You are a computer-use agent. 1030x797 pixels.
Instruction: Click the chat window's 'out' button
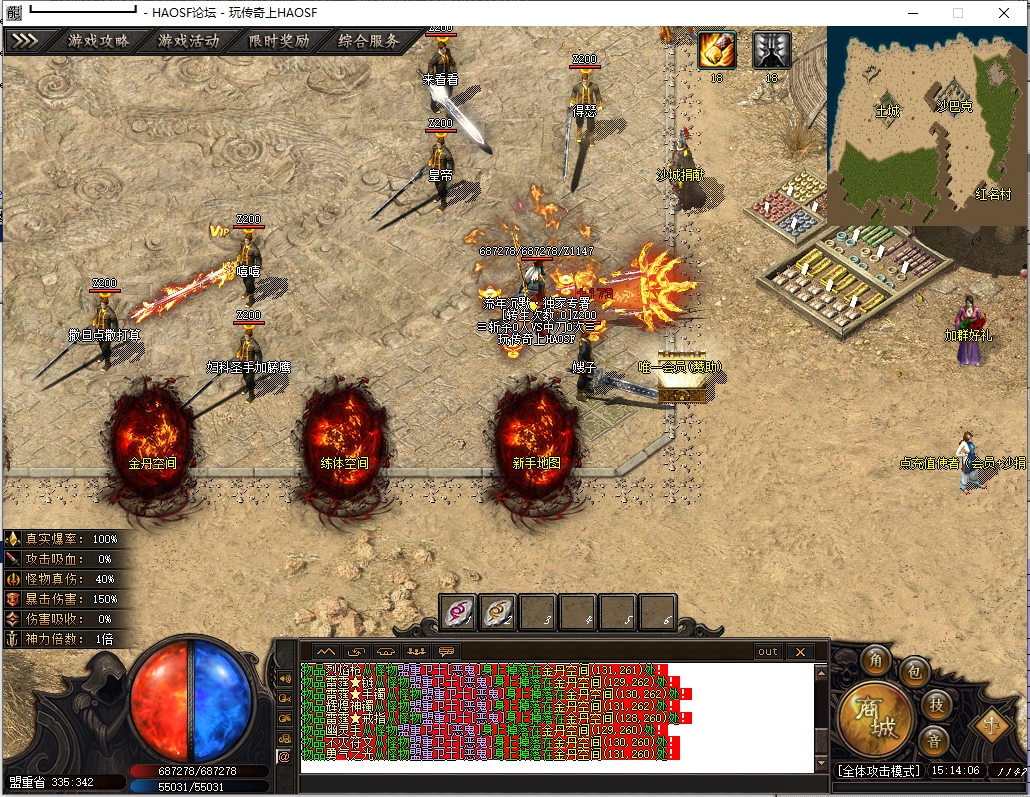point(768,652)
